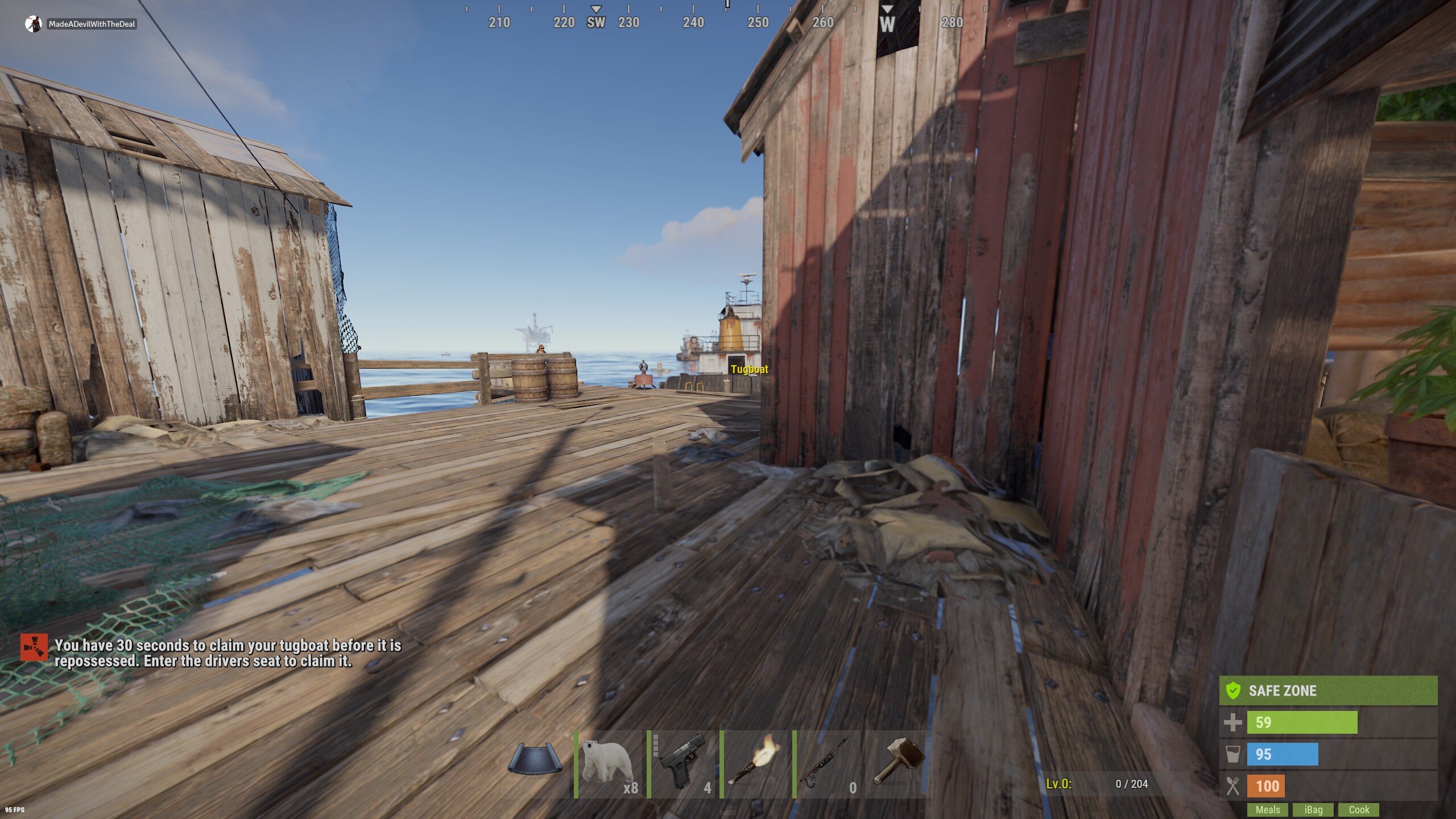This screenshot has height=819, width=1456.
Task: Click the player name MadeADevilWithTheDeal
Action: click(x=91, y=24)
